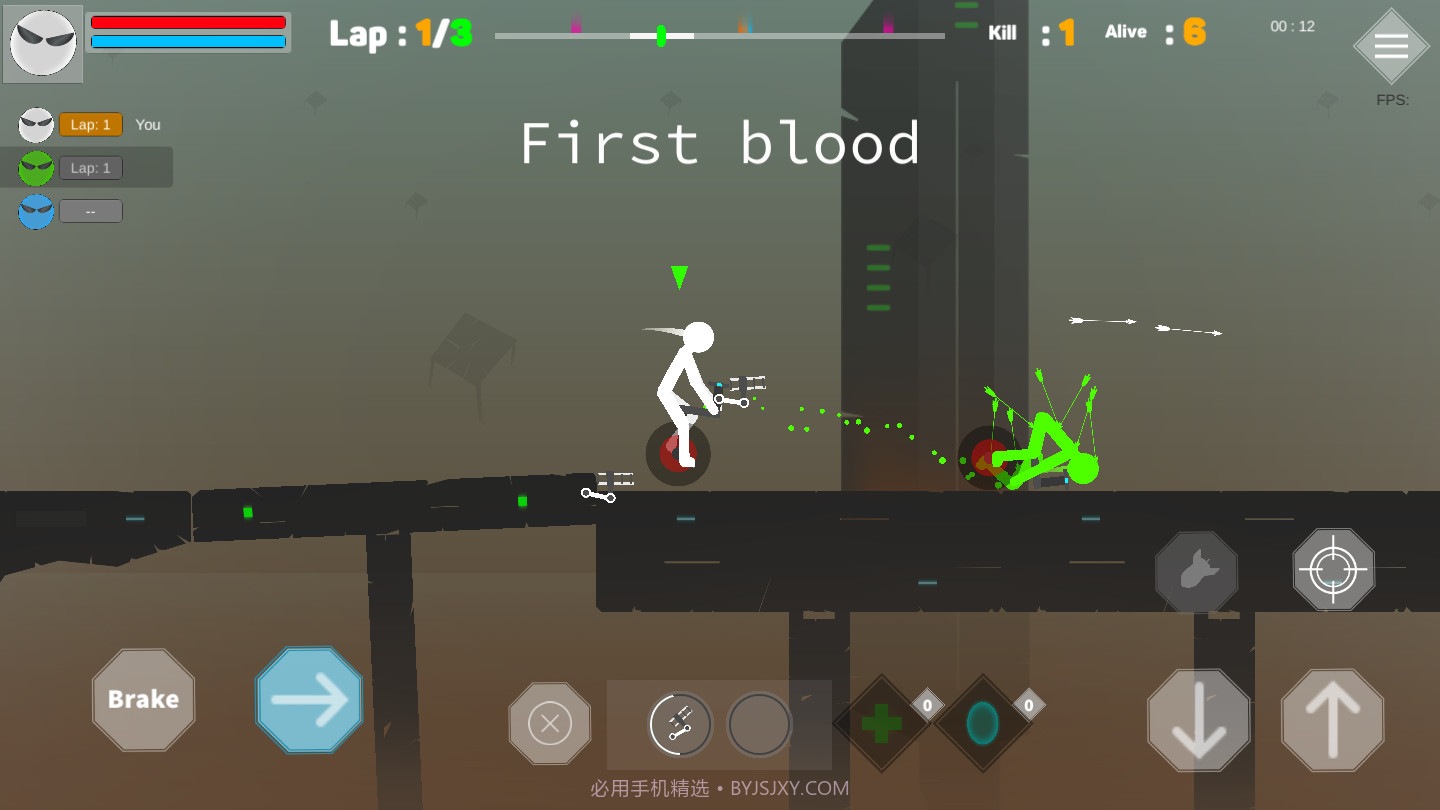The image size is (1440, 810).
Task: Tap the Brake button
Action: 143,699
